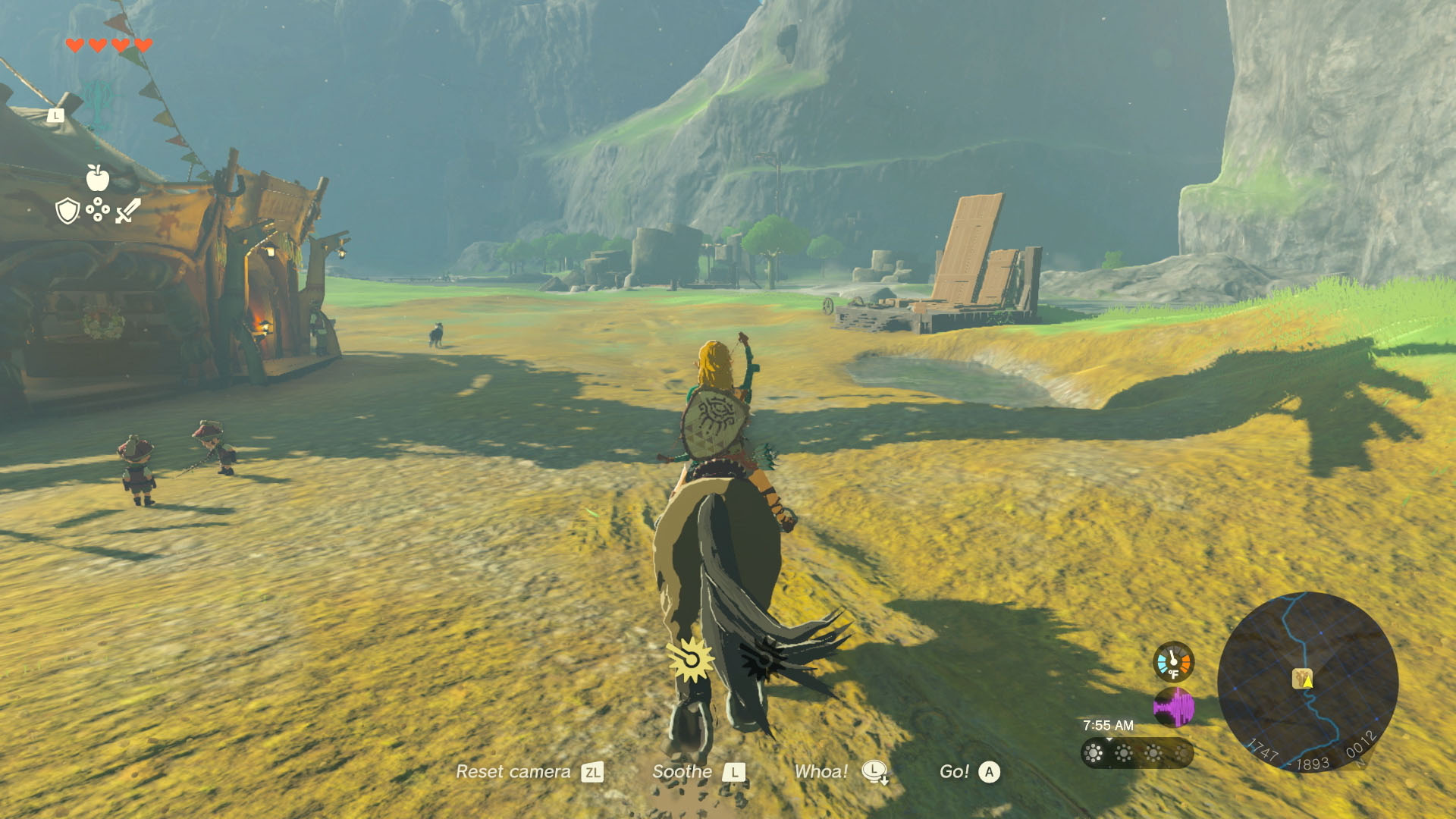Viewport: 1456px width, 819px height.
Task: Click the shield icon near the d-pad indicator
Action: point(67,210)
